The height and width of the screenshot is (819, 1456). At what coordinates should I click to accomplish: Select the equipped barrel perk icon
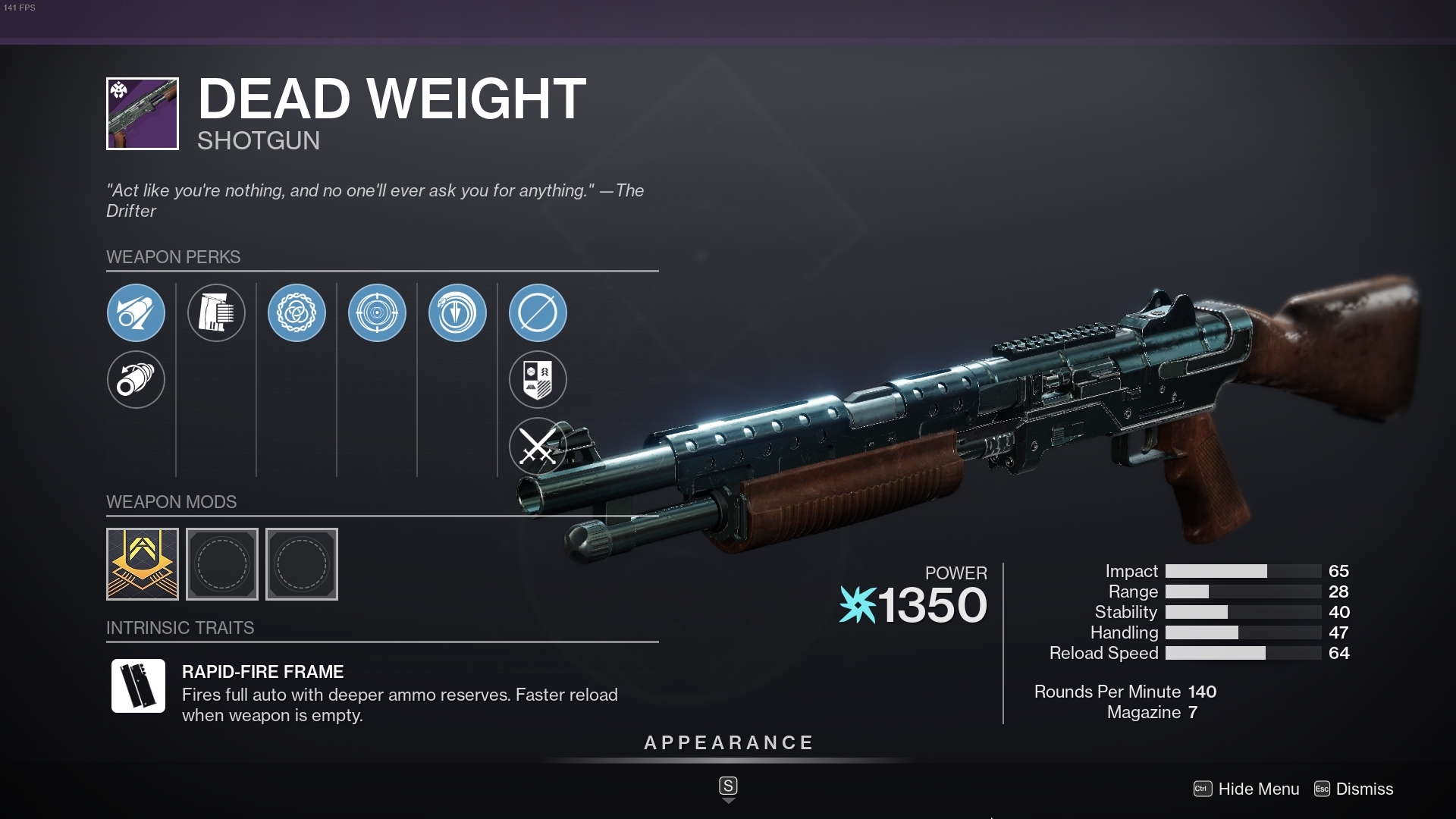pyautogui.click(x=137, y=312)
